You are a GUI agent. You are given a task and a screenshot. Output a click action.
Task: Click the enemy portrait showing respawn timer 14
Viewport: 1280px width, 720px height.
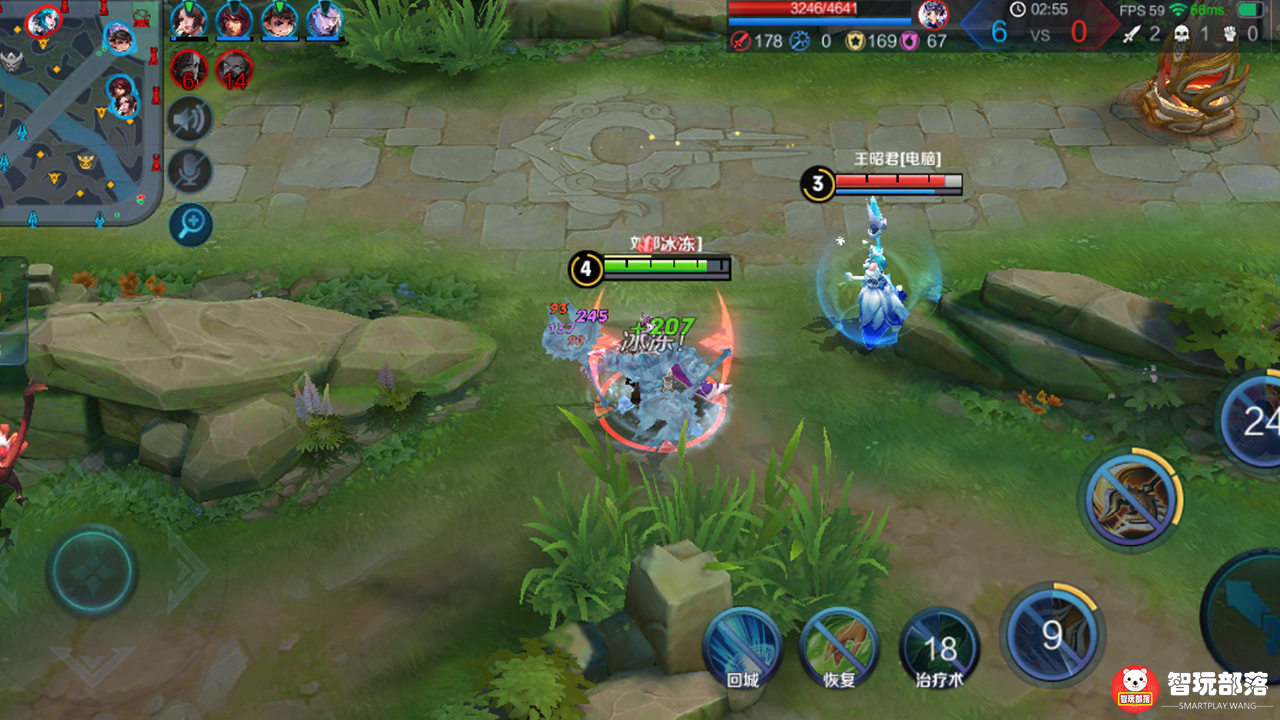(234, 69)
